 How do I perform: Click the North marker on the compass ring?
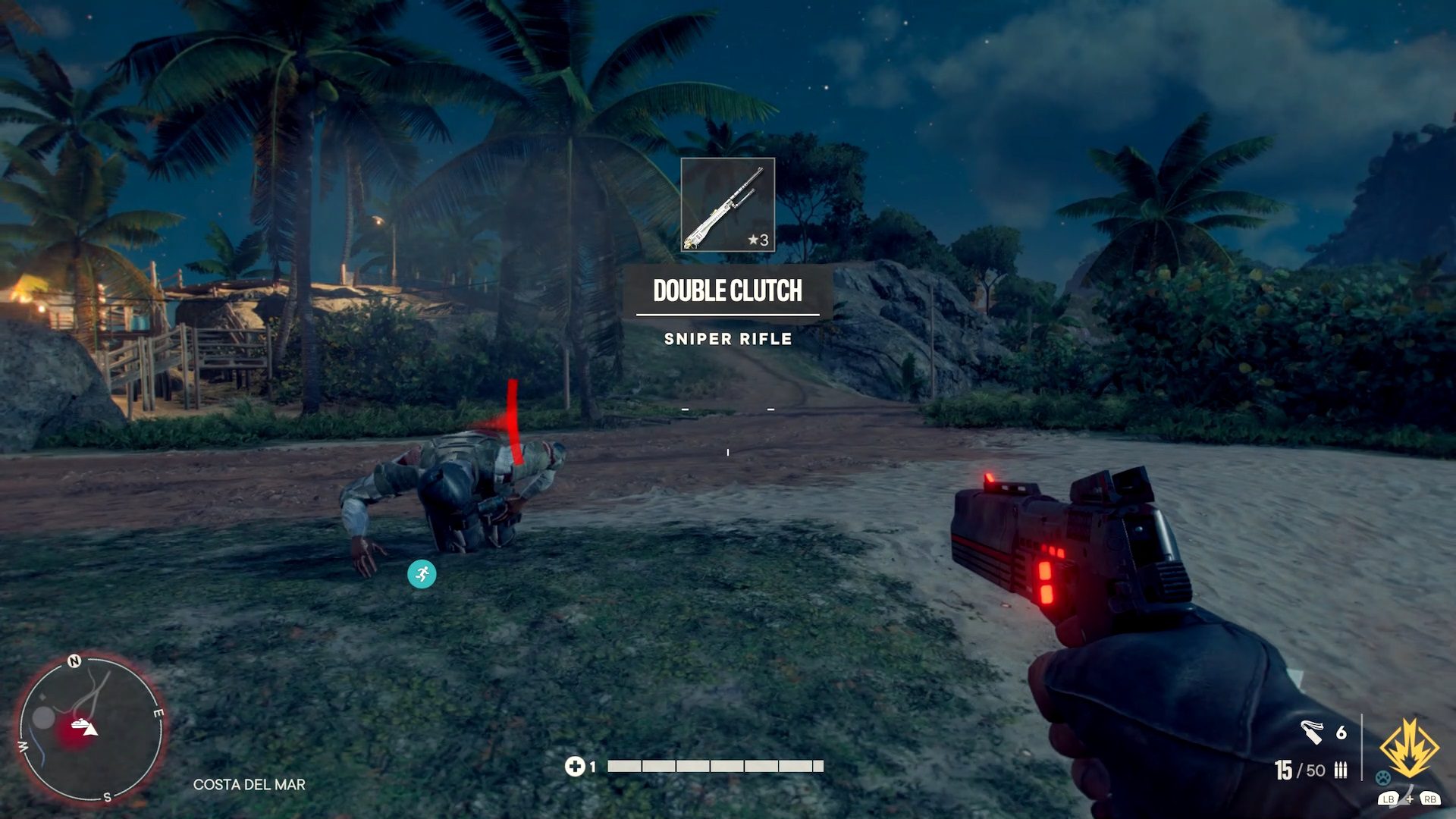coord(74,661)
